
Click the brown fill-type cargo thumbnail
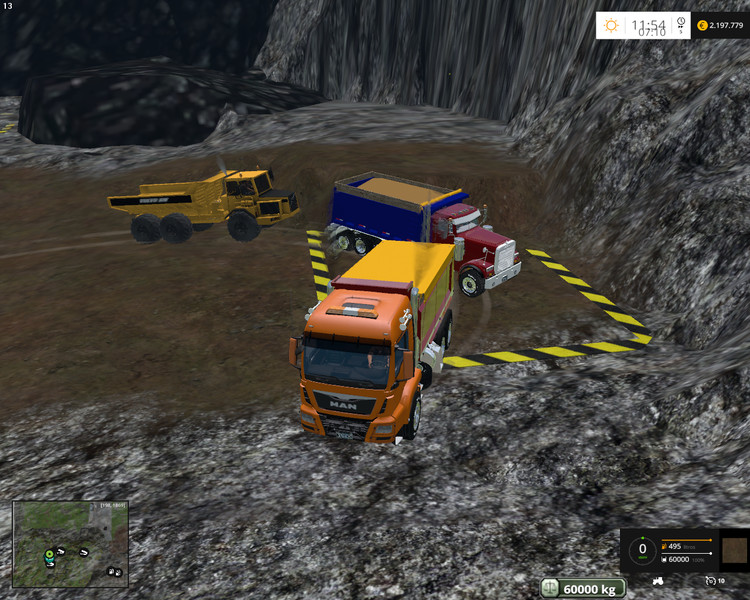point(733,549)
